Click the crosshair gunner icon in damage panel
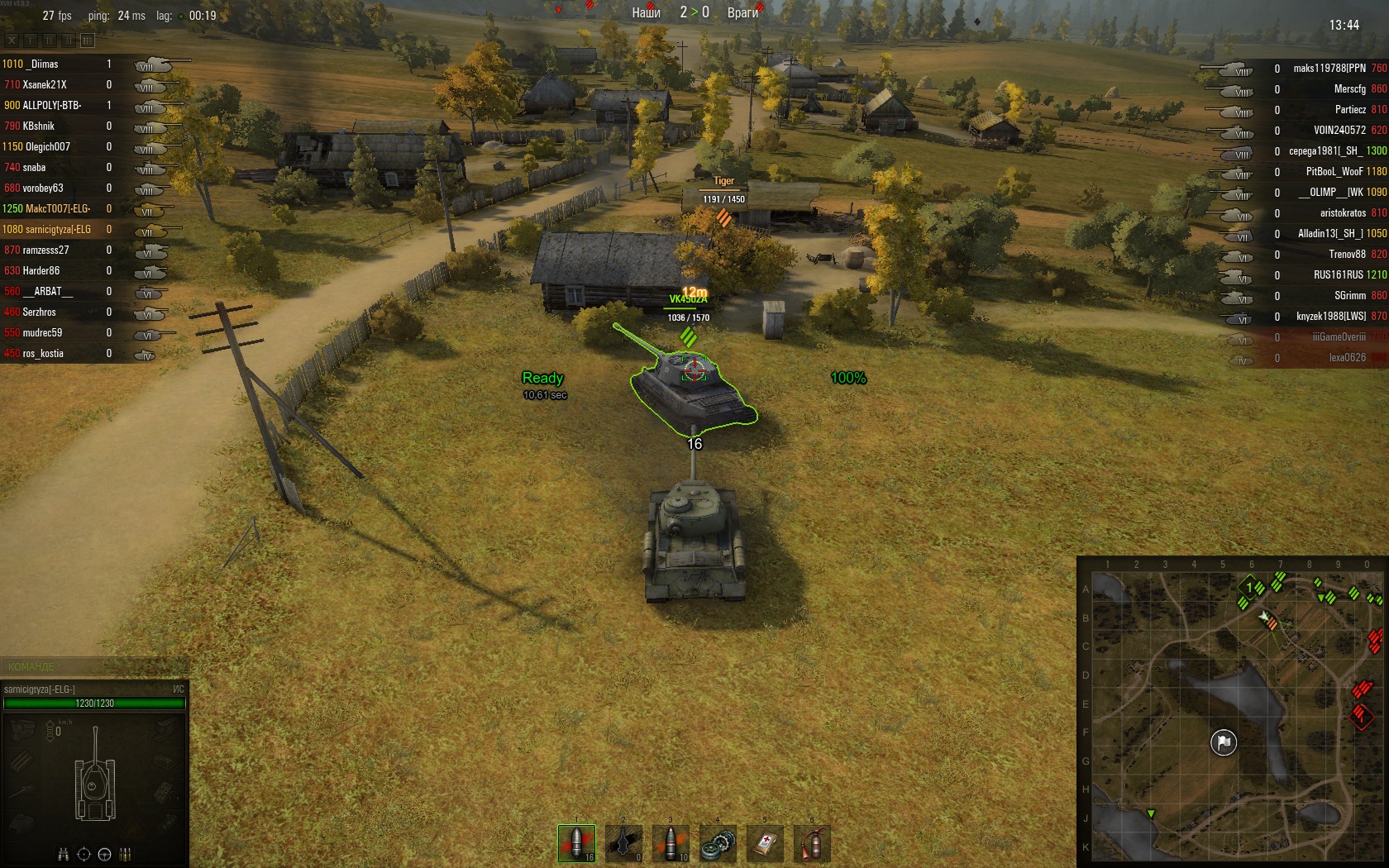The image size is (1389, 868). click(84, 855)
